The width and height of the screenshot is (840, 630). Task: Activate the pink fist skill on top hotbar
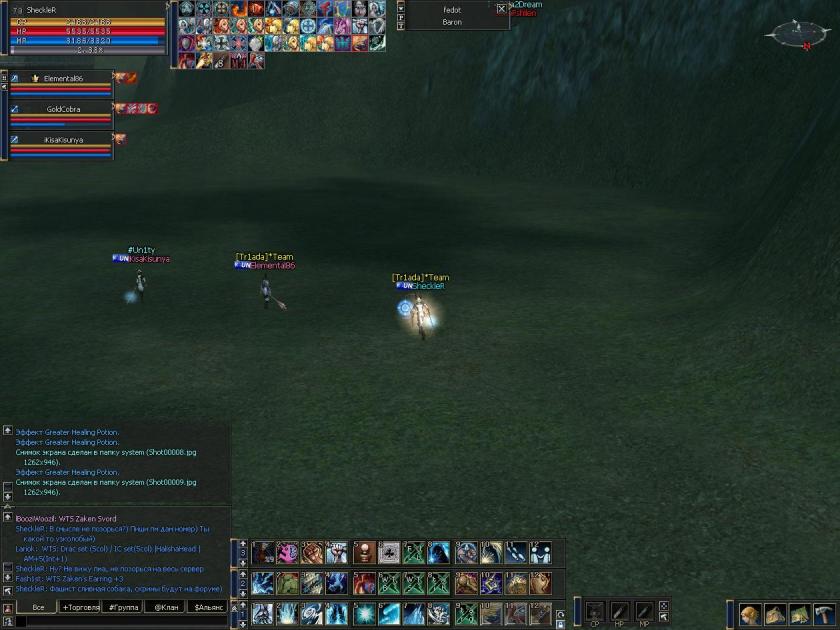point(287,552)
